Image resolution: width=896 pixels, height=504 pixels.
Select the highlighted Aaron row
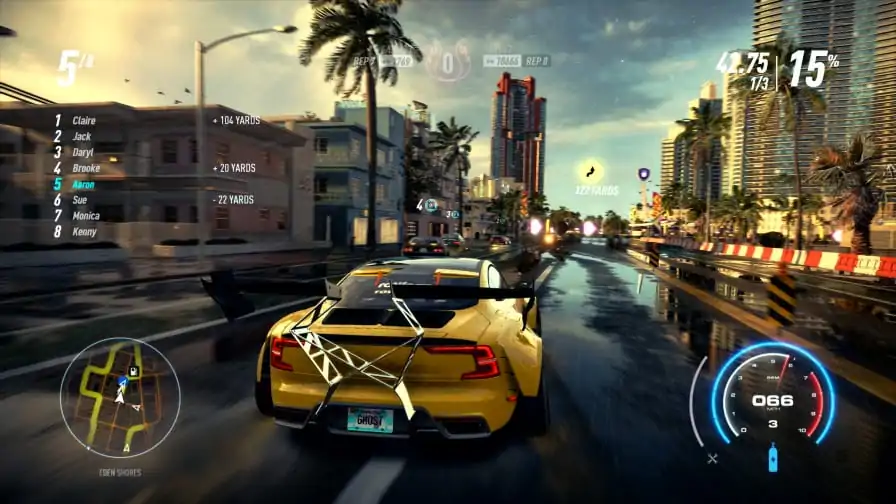tap(84, 184)
